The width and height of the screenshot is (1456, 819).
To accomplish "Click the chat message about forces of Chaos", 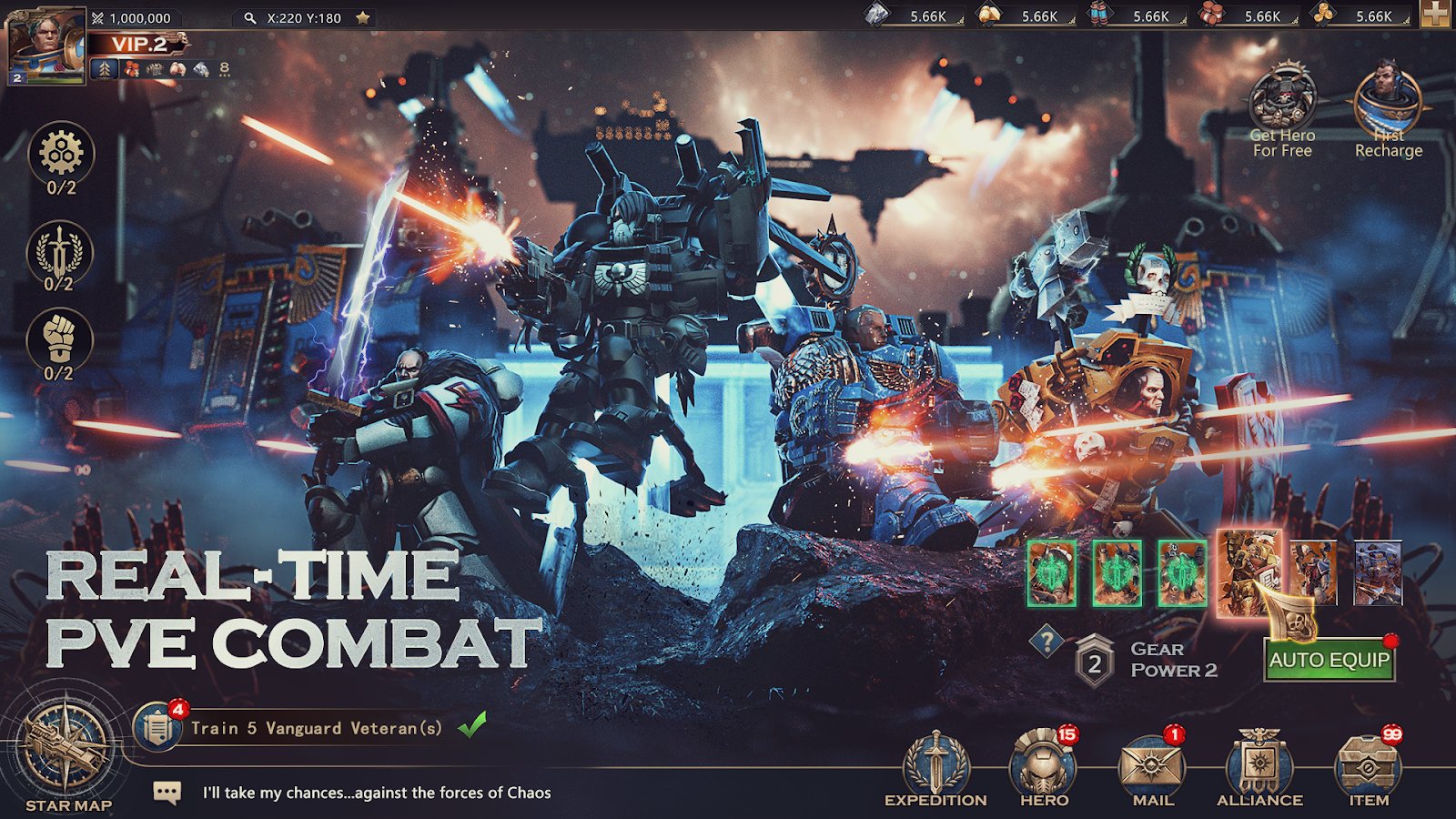I will pyautogui.click(x=373, y=793).
